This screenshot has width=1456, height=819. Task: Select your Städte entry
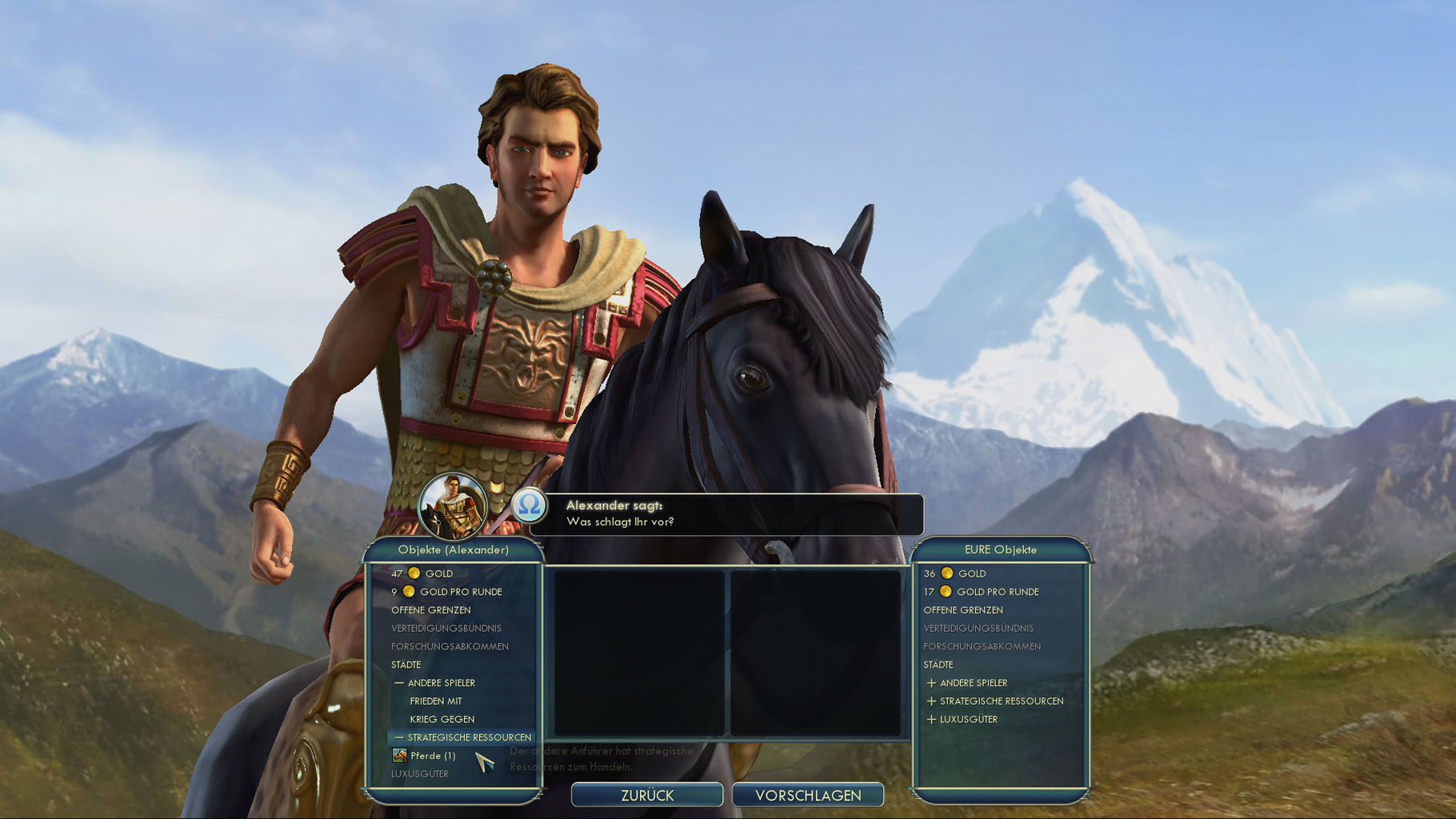click(938, 665)
